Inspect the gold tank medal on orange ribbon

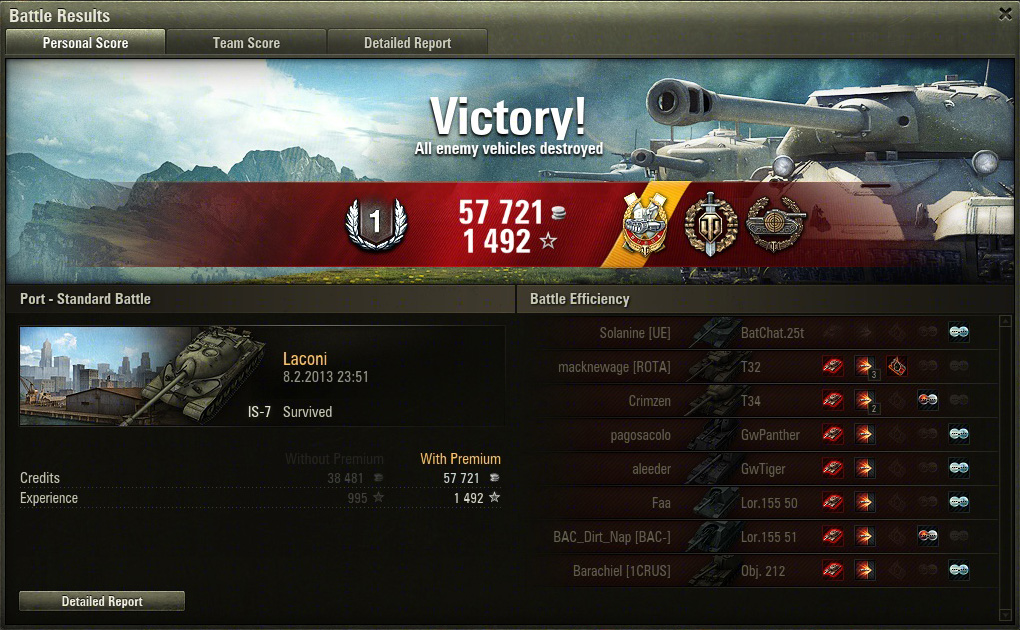pos(645,225)
